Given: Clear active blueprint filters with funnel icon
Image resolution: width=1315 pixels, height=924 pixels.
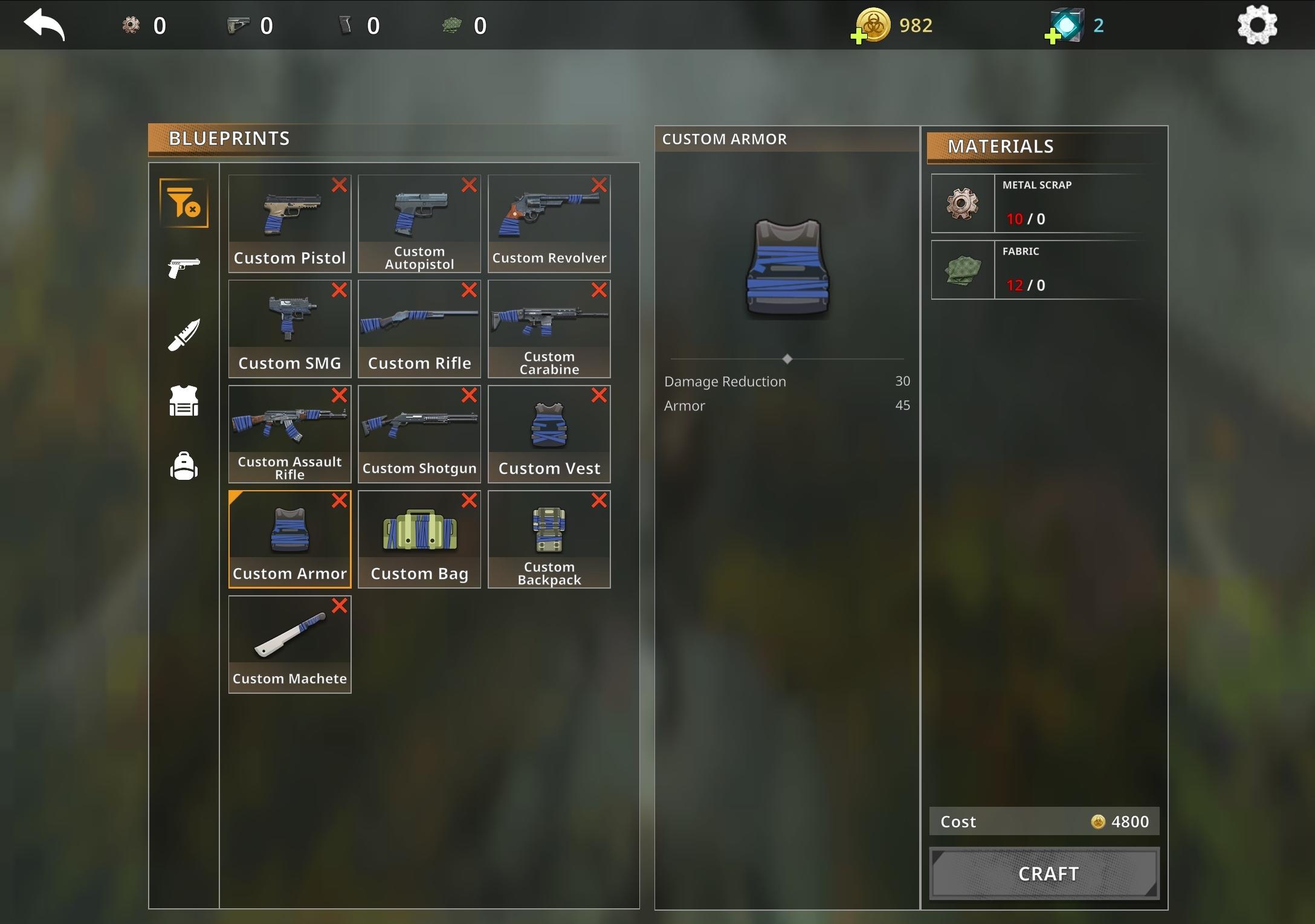Looking at the screenshot, I should click(183, 204).
